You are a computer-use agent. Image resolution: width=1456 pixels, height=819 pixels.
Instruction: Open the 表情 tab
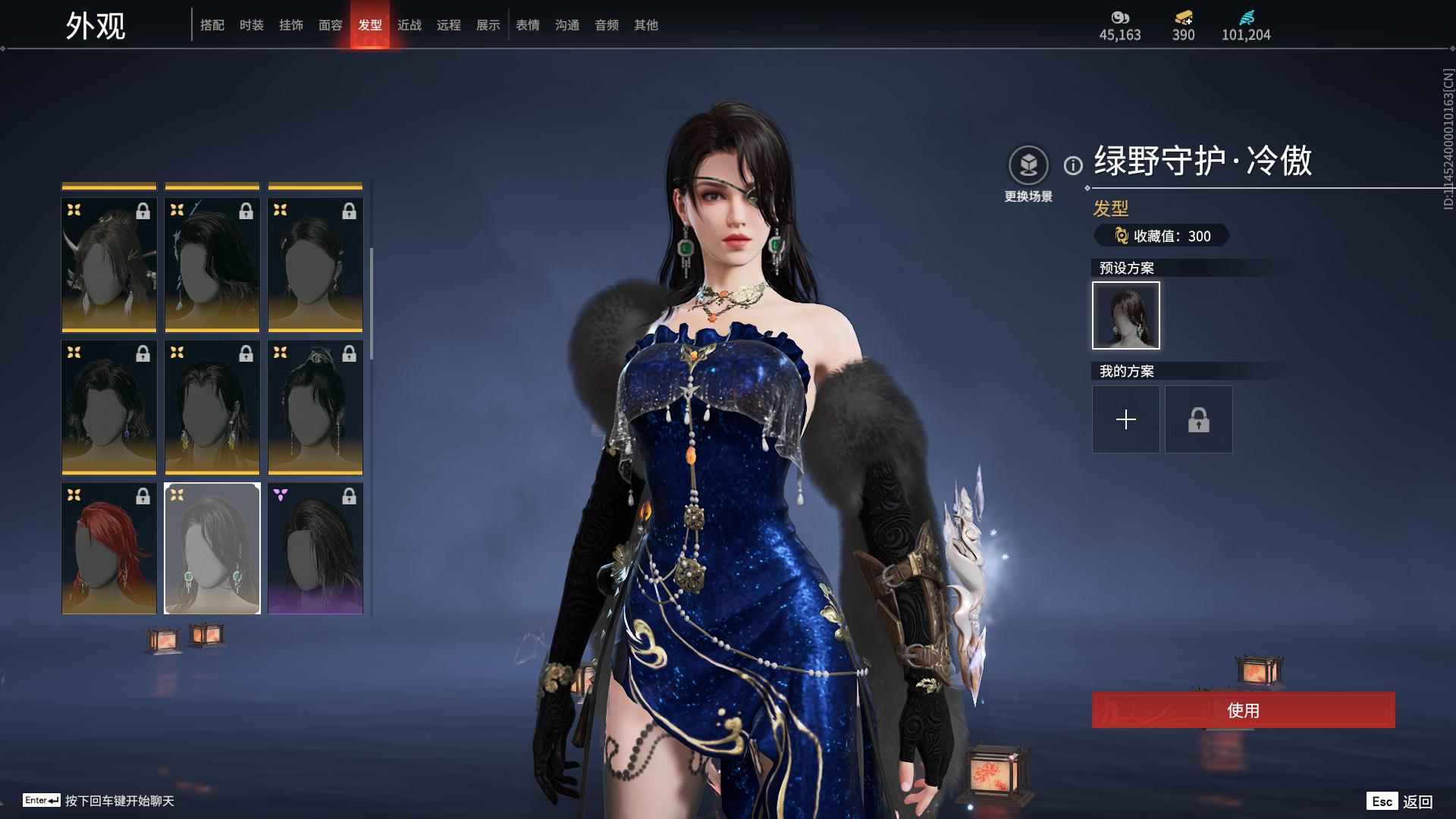[528, 25]
